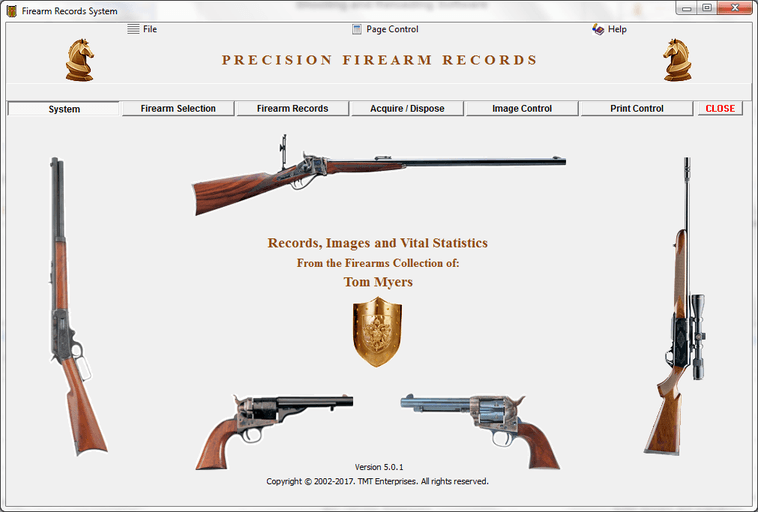
Task: Show the Firearm Records tab
Action: coord(292,109)
